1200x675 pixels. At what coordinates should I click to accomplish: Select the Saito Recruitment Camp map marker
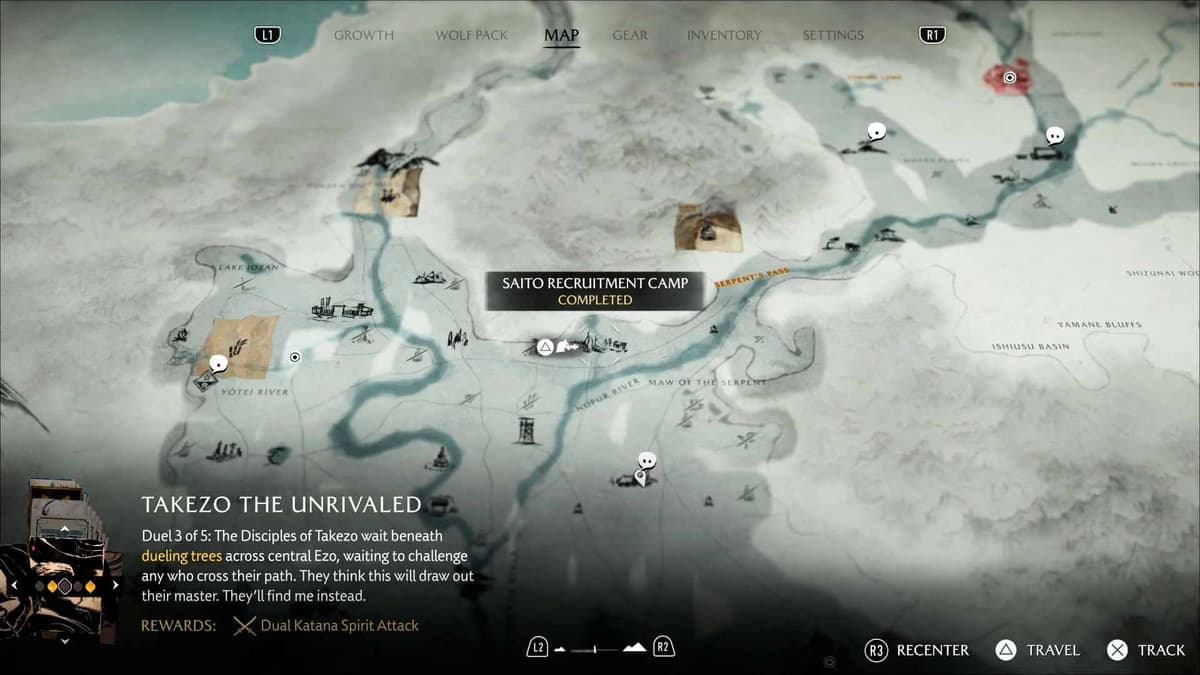[x=545, y=347]
